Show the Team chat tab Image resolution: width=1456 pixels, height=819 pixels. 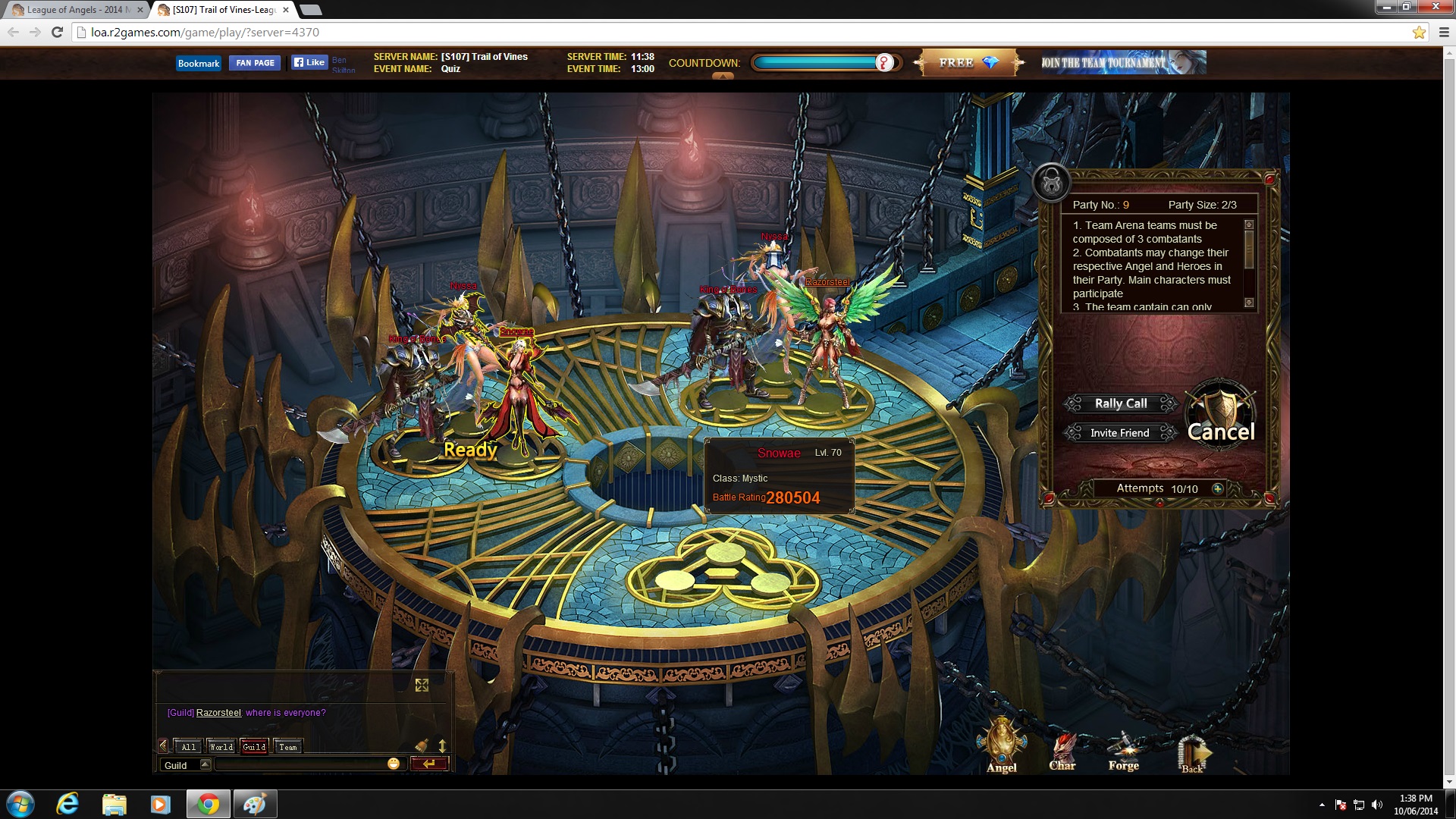(x=288, y=747)
